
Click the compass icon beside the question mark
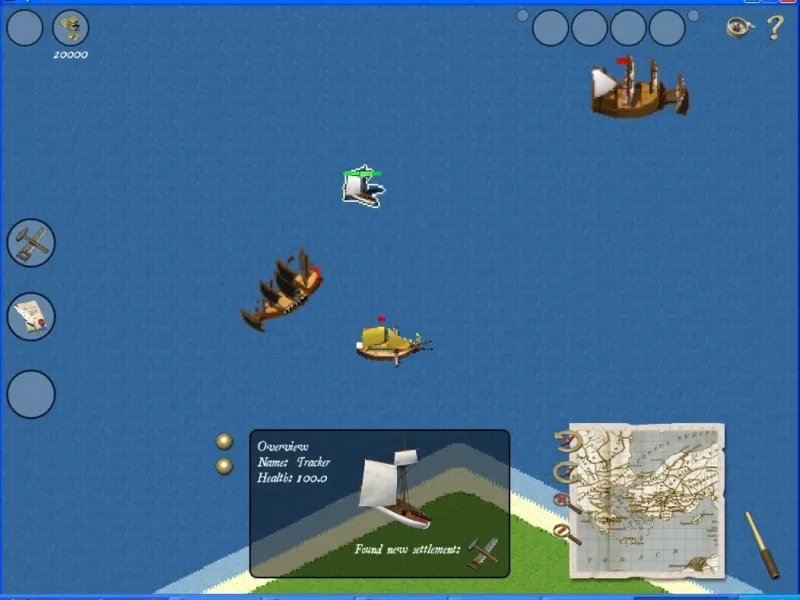pyautogui.click(x=738, y=27)
